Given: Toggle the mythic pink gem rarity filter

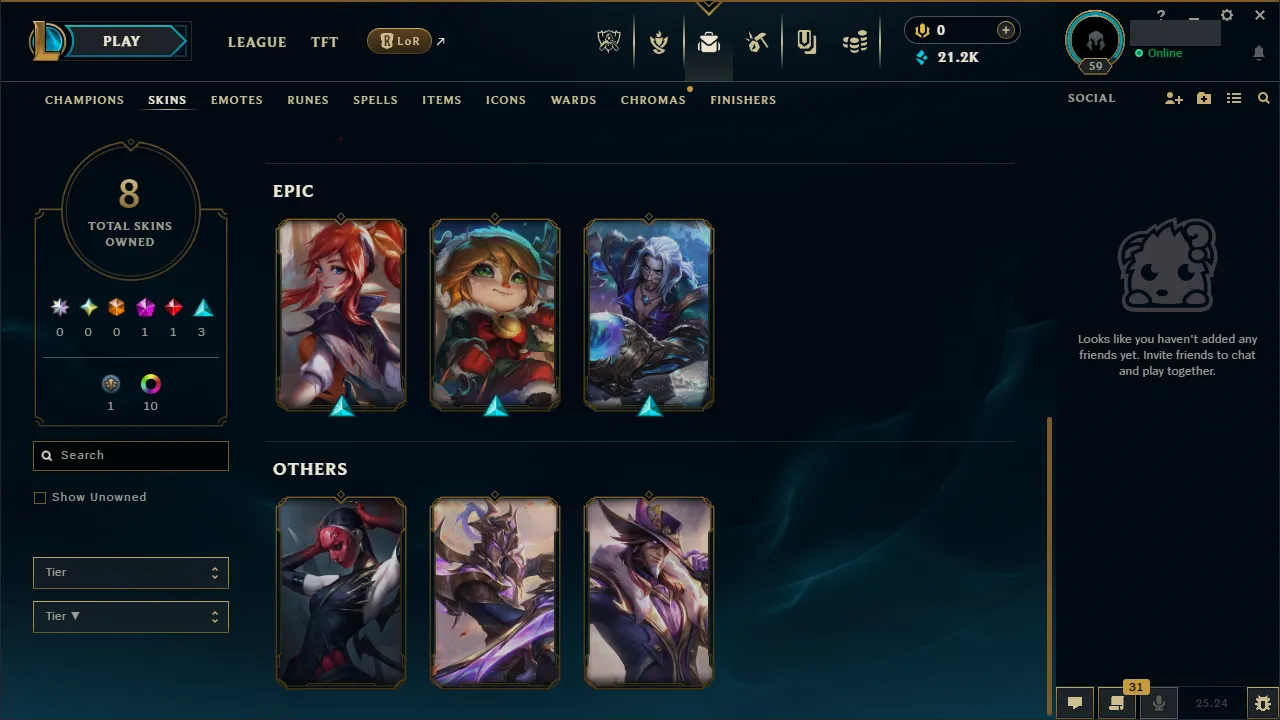Looking at the screenshot, I should tap(144, 307).
